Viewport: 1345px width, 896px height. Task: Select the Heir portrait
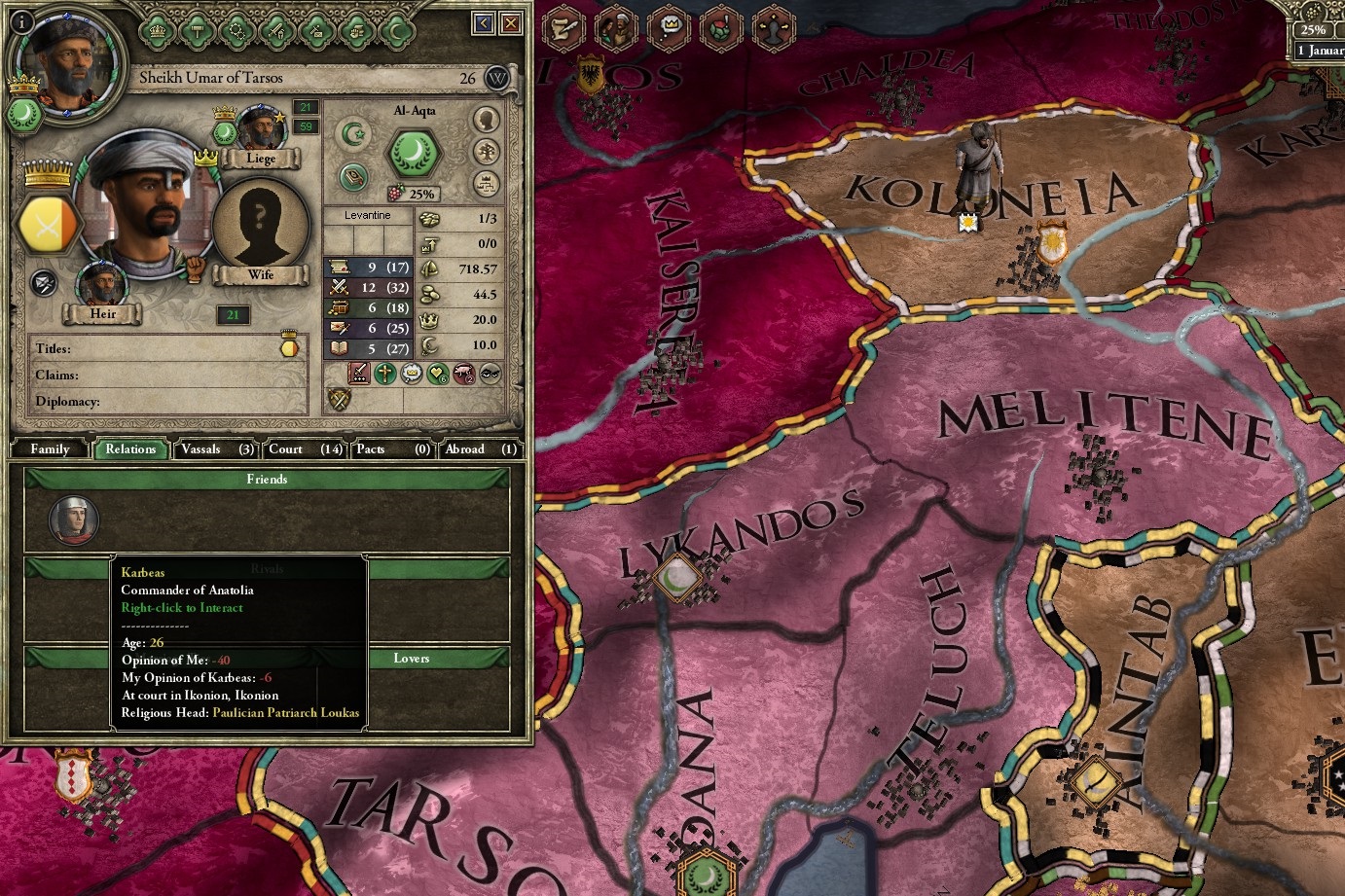[102, 285]
